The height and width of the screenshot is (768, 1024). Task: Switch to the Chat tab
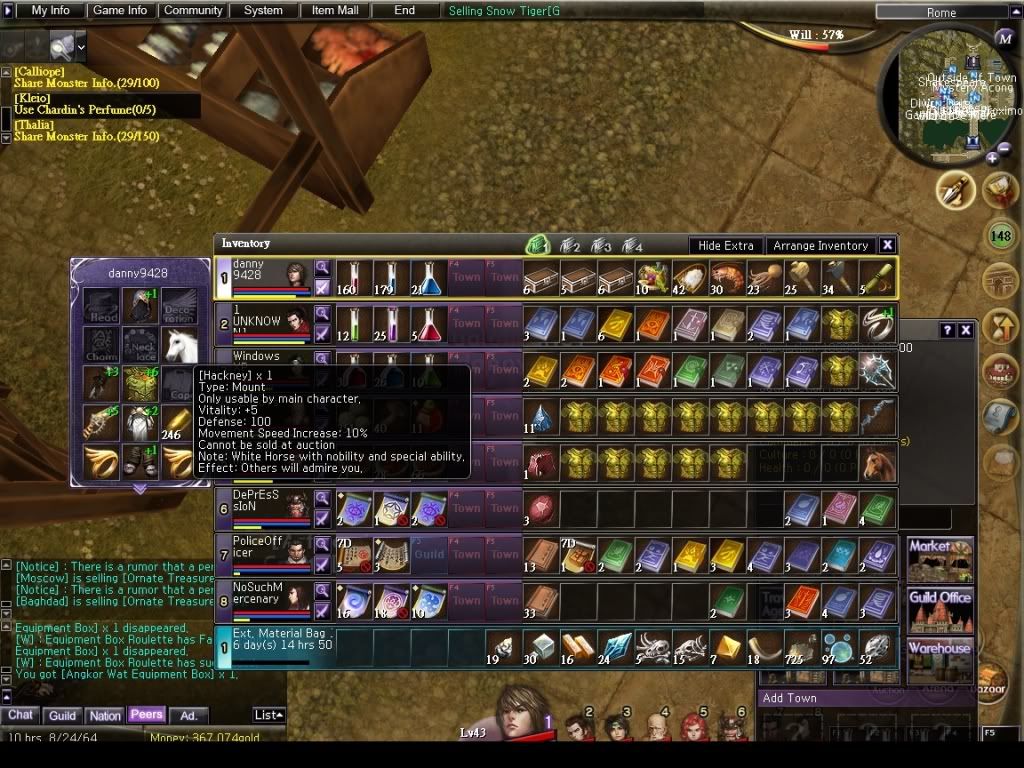click(21, 715)
